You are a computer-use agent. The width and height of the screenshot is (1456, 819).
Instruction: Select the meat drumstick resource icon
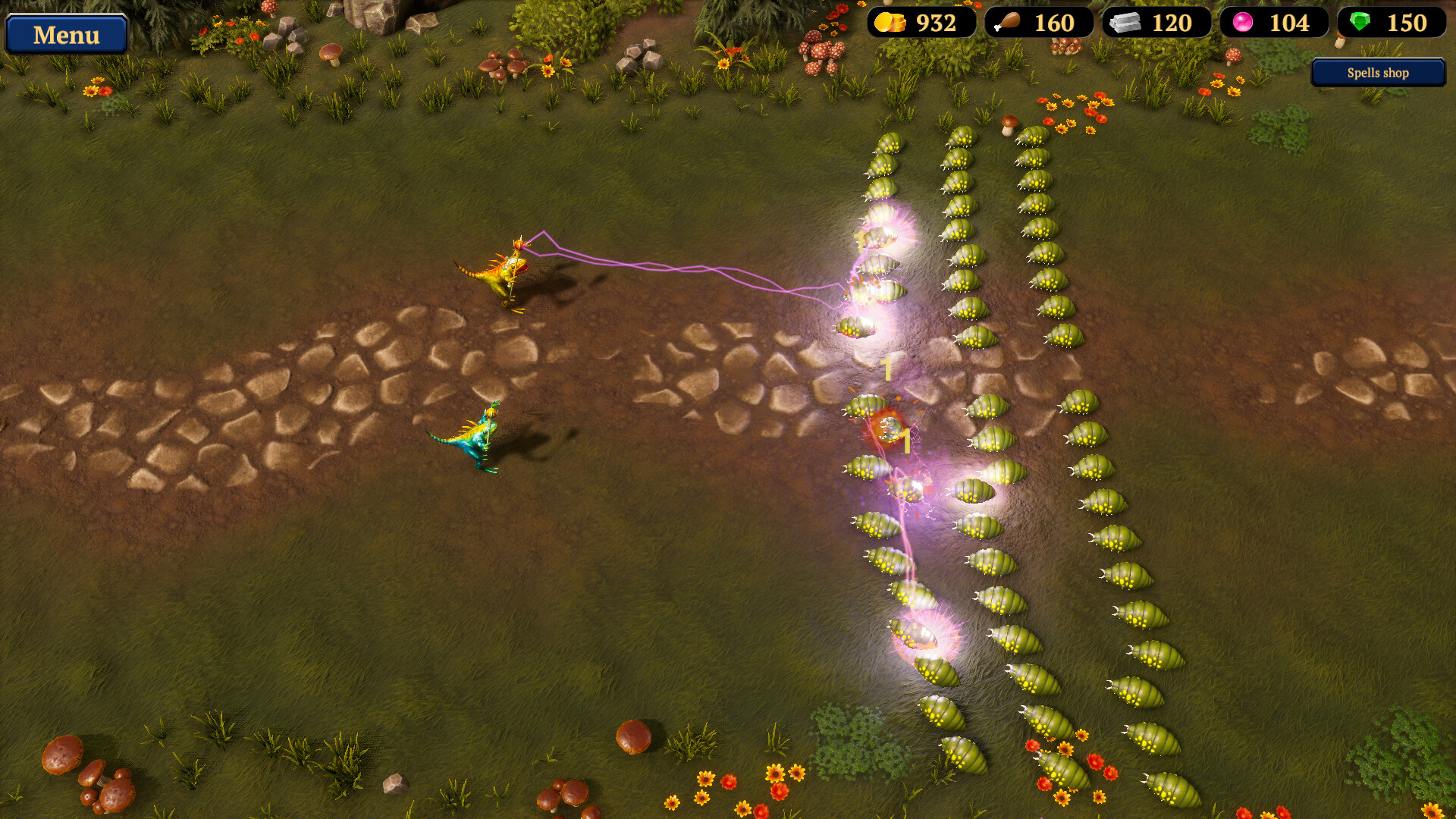tap(1009, 23)
